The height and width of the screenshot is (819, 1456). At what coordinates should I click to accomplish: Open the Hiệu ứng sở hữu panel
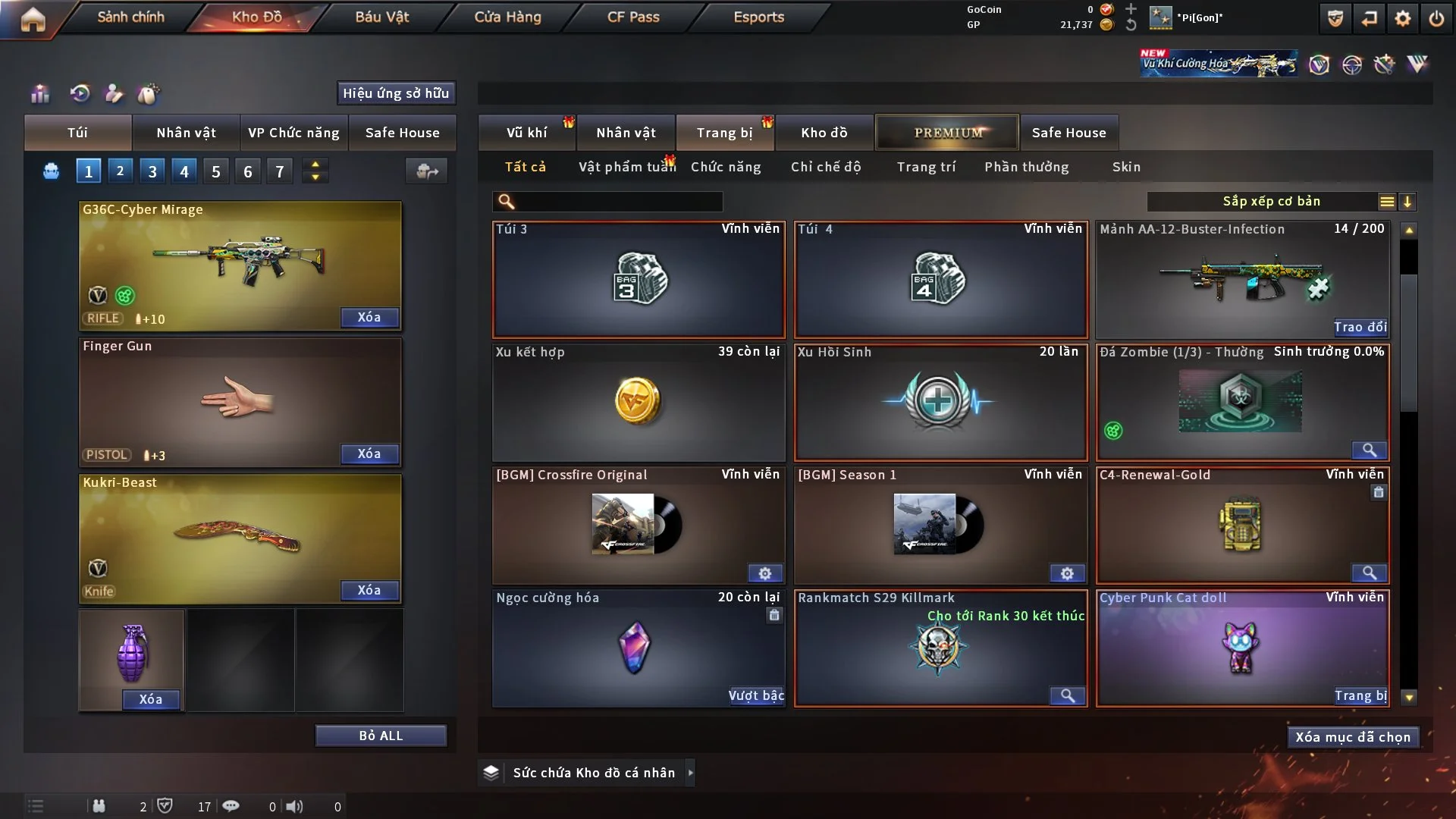(x=396, y=93)
